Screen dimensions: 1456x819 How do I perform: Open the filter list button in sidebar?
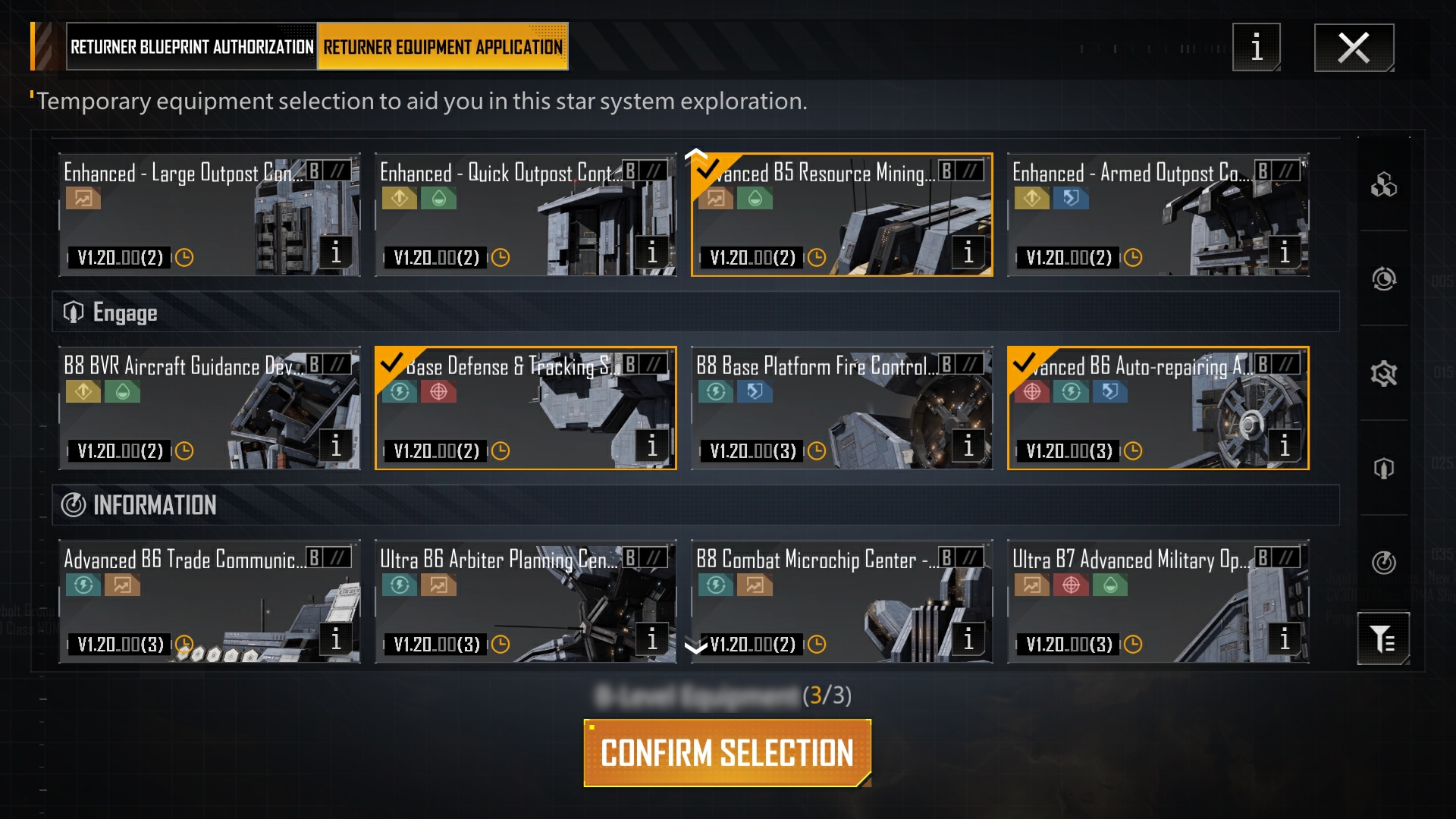coord(1383,639)
